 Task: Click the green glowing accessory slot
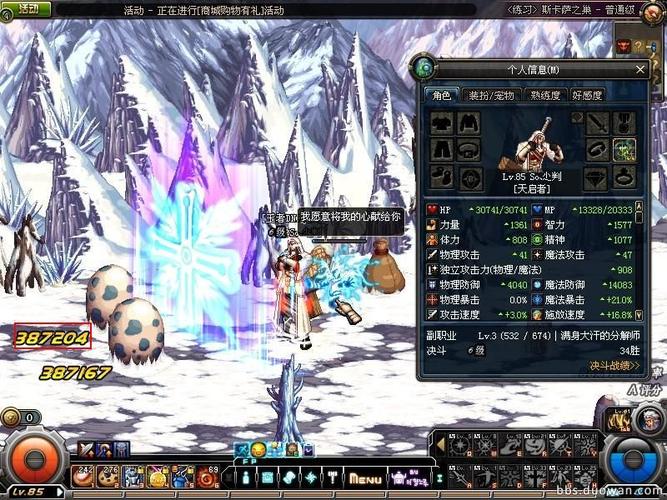click(623, 150)
